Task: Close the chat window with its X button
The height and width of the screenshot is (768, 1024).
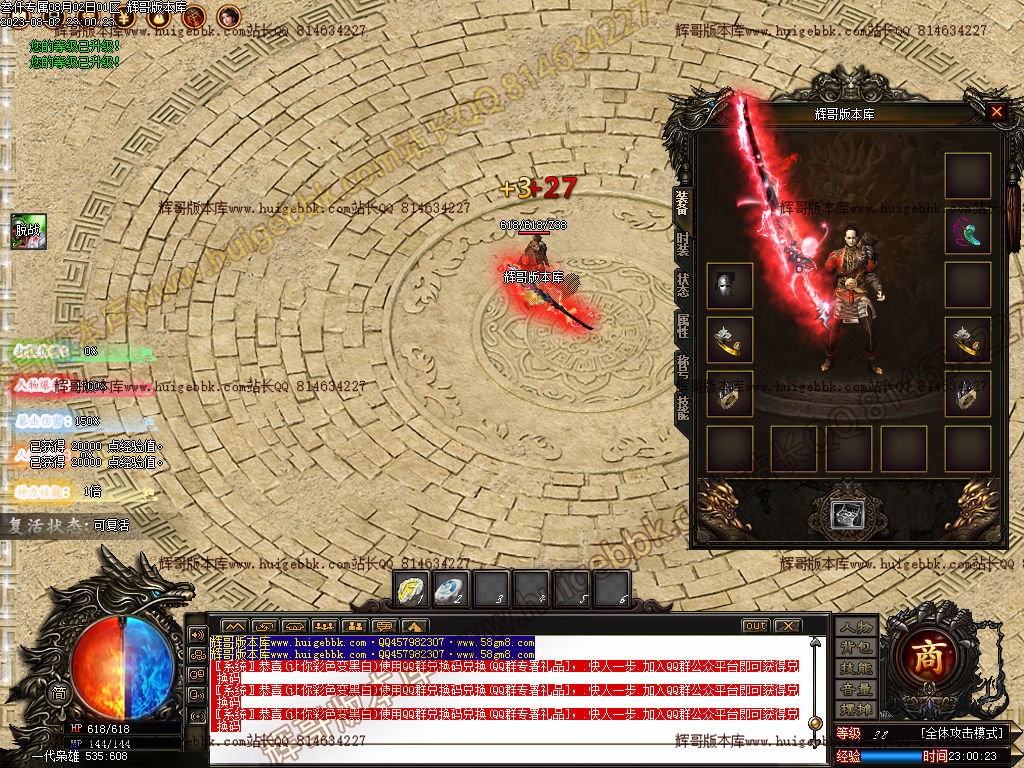Action: point(787,626)
